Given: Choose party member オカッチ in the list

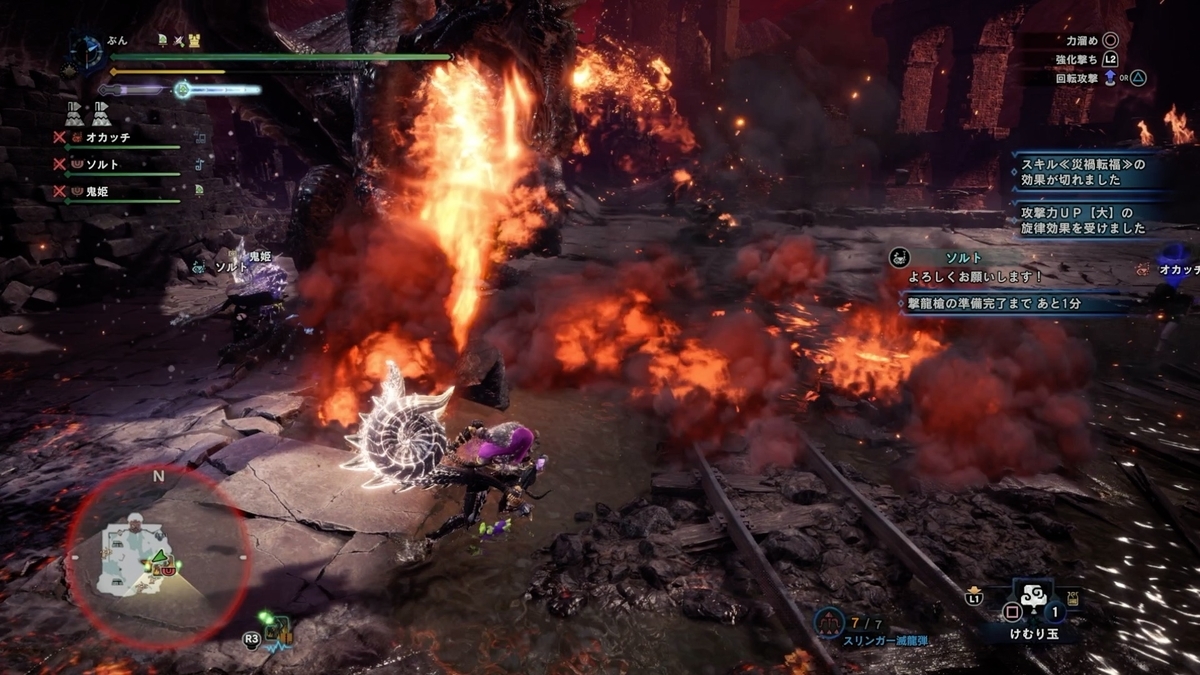Looking at the screenshot, I should [108, 137].
